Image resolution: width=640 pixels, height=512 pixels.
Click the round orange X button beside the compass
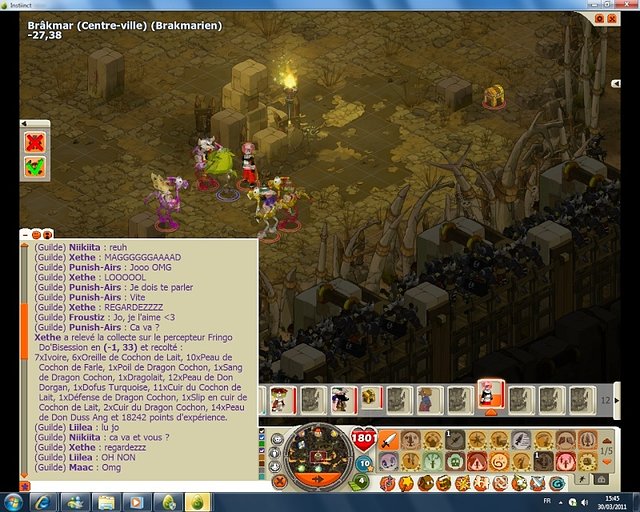(x=279, y=481)
